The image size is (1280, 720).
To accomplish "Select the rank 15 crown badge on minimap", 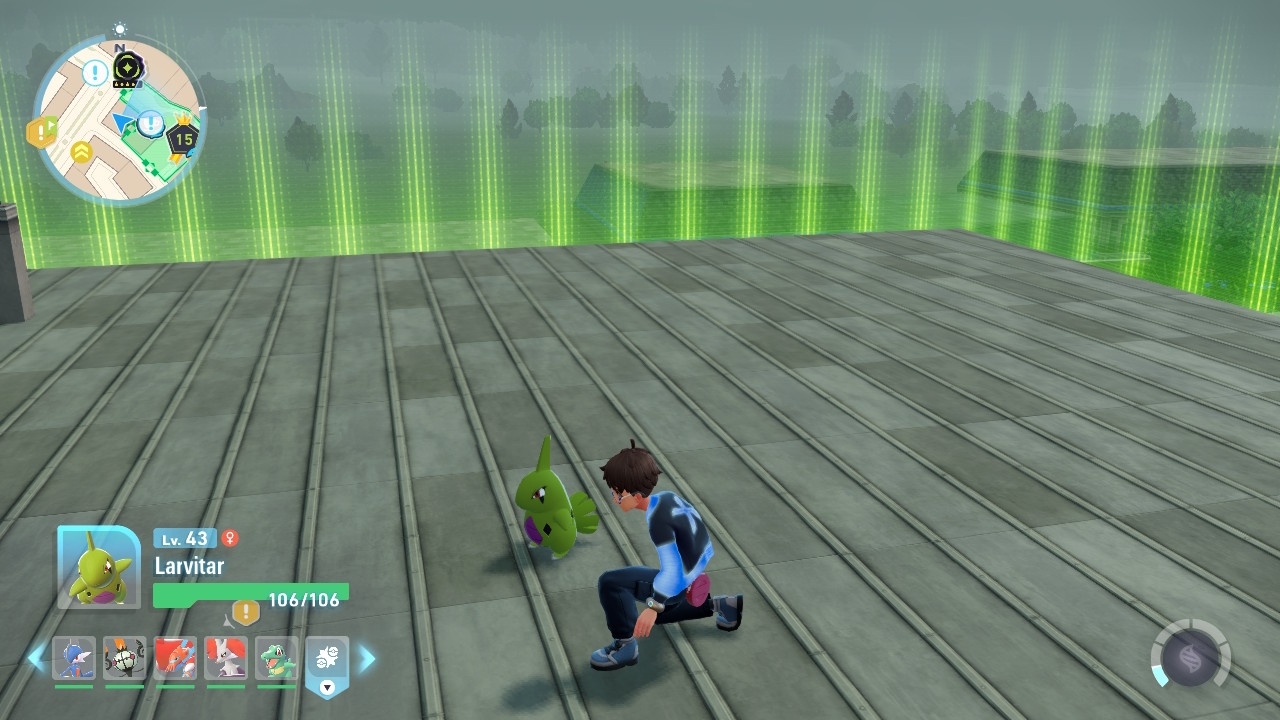I will pyautogui.click(x=182, y=138).
